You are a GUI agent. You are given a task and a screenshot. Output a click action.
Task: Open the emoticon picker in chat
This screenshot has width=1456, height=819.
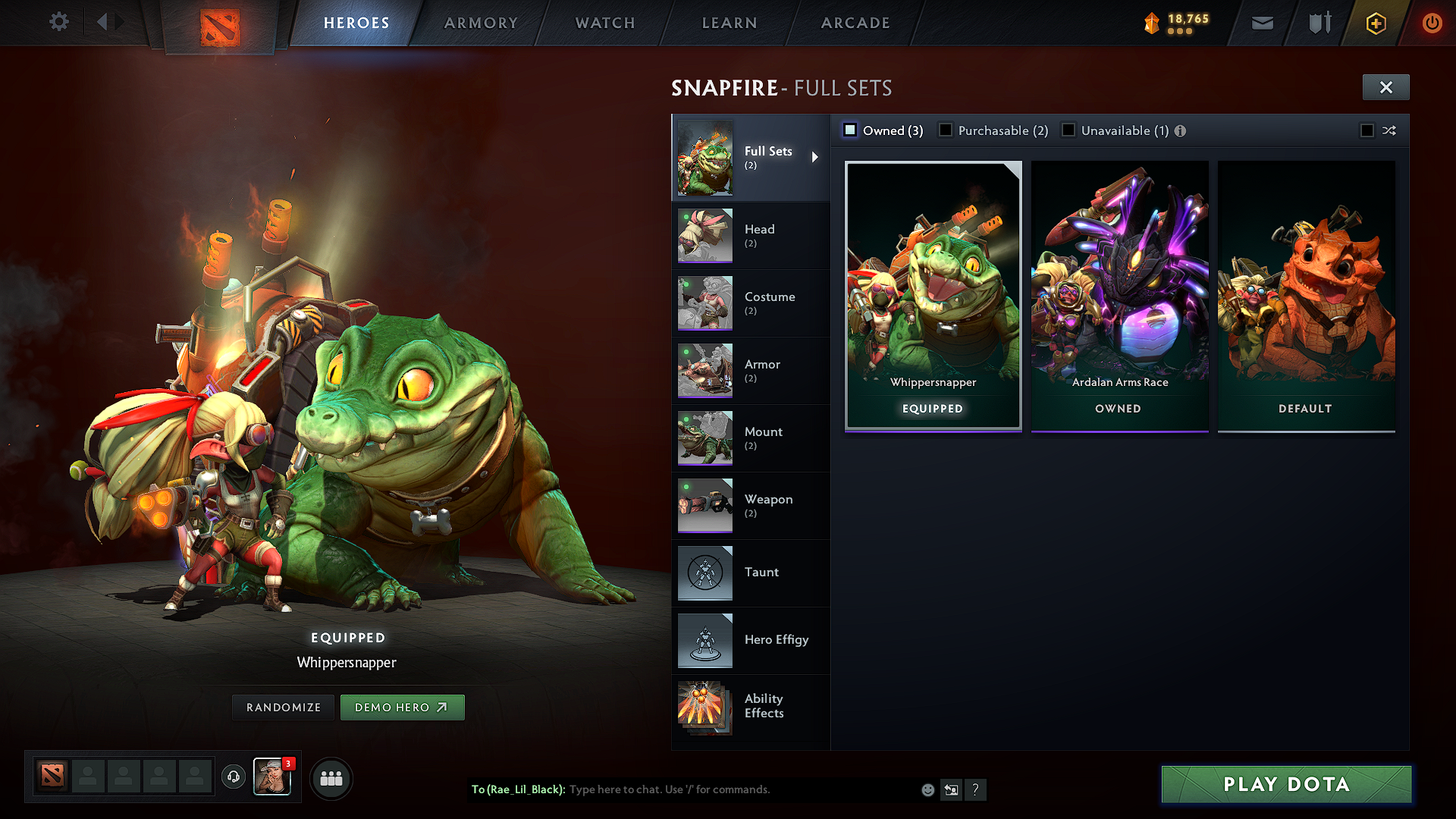(927, 789)
